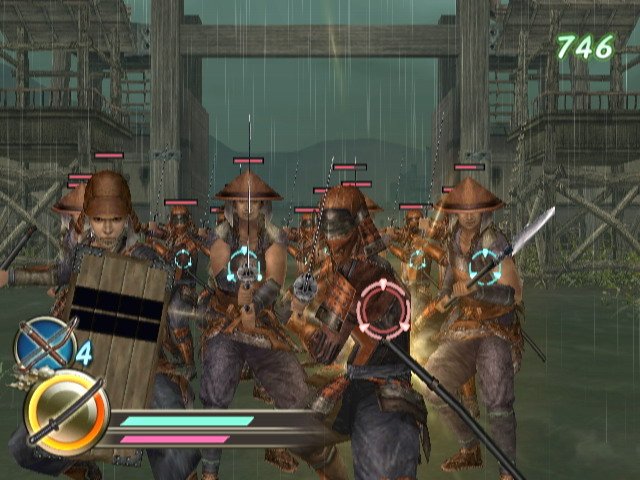Select the crossed arrows item icon
Screen dimensions: 640x480
pos(45,343)
